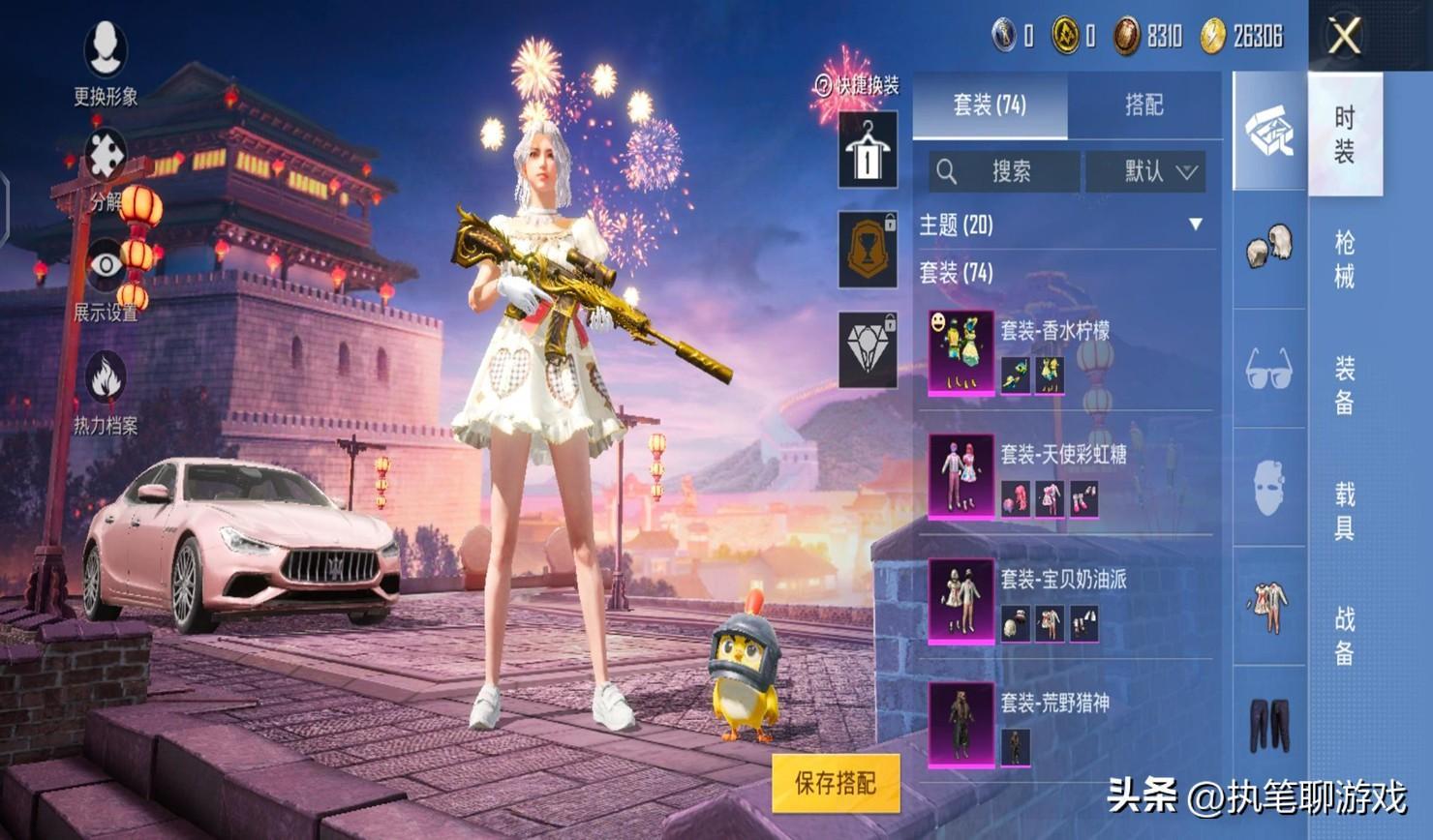Viewport: 1433px width, 840px height.
Task: Switch to the 套装 (74) tab
Action: coord(990,105)
